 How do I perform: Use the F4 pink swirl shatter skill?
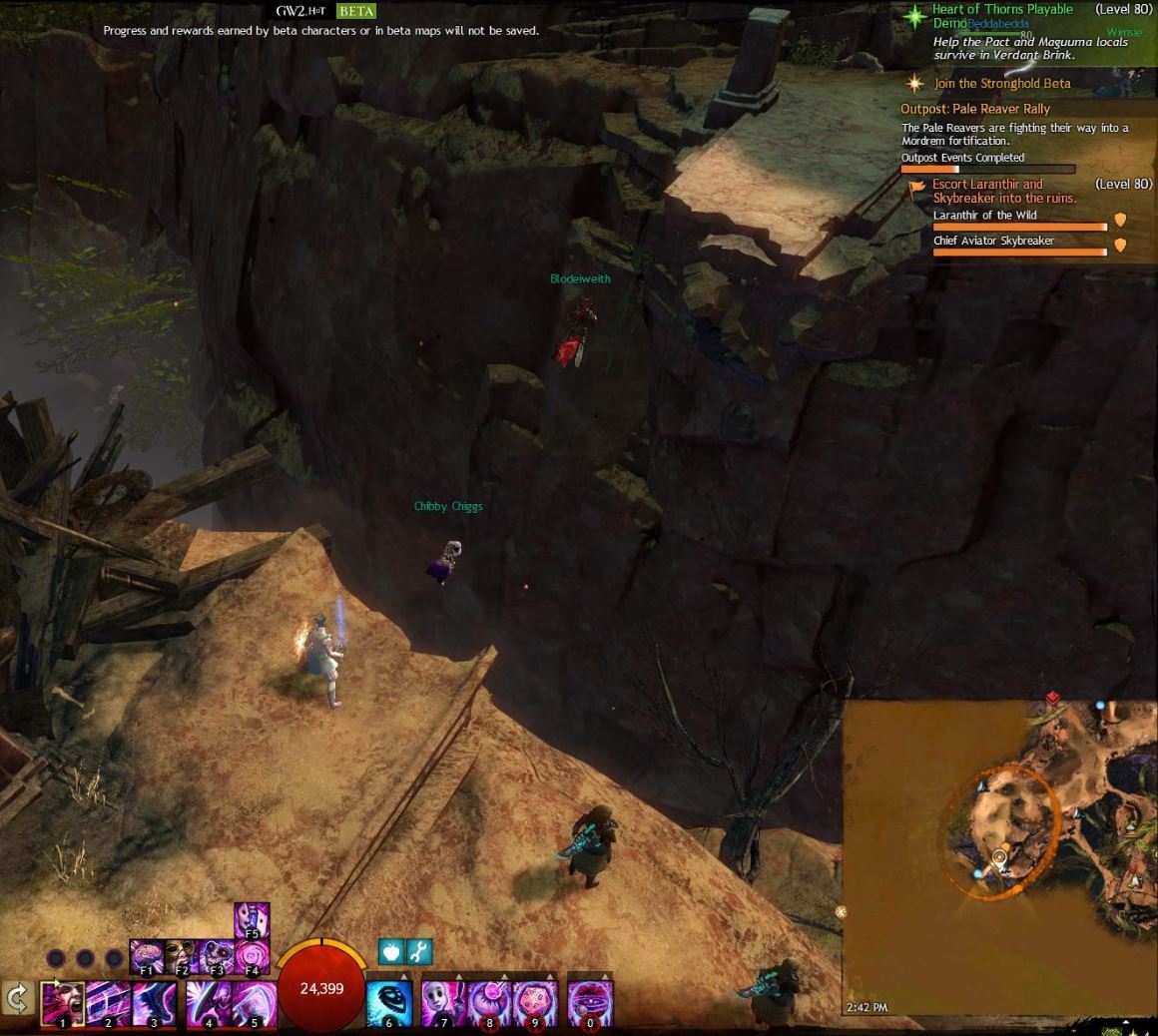point(252,956)
